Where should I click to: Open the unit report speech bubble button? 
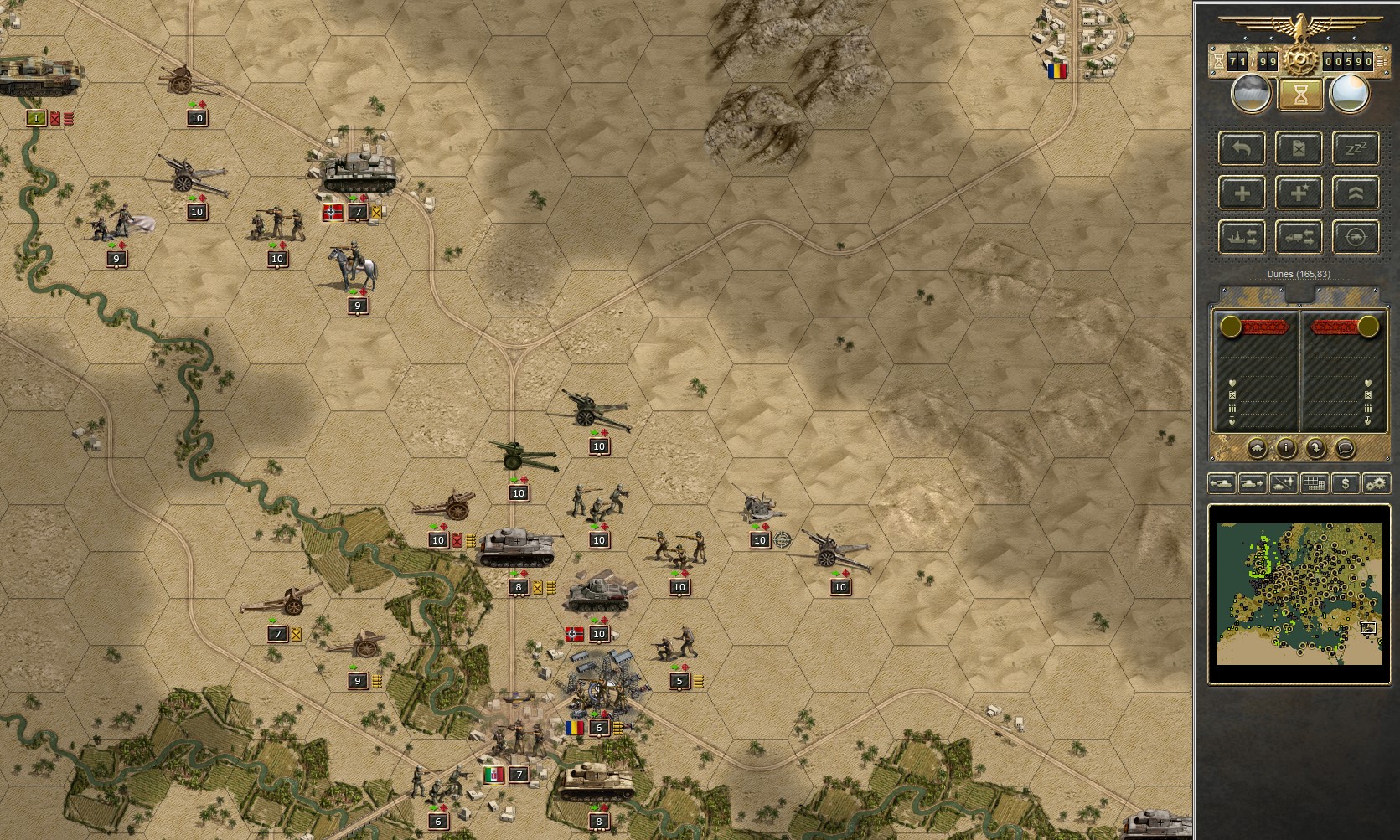[x=1346, y=449]
